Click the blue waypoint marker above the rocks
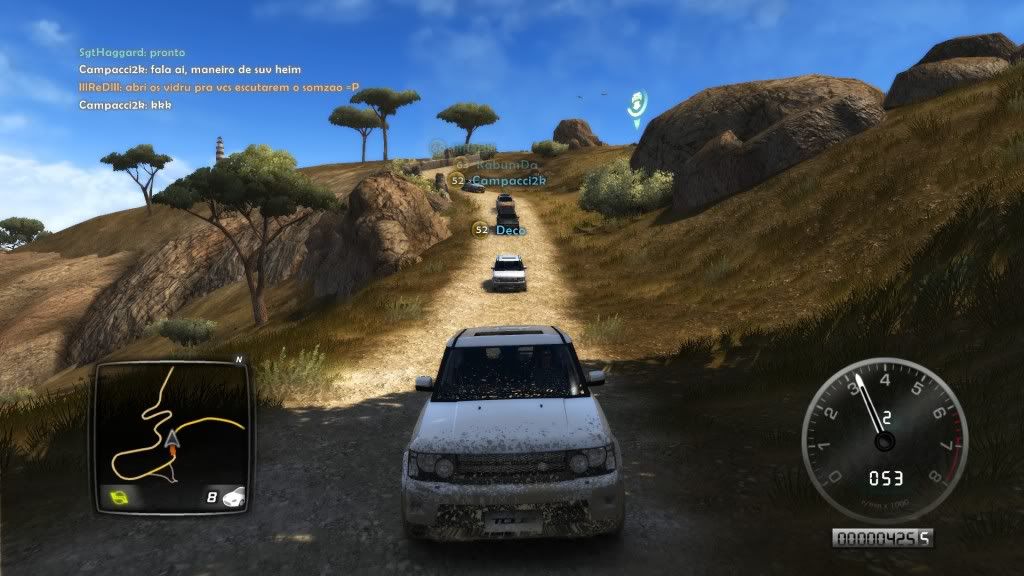 pyautogui.click(x=636, y=103)
